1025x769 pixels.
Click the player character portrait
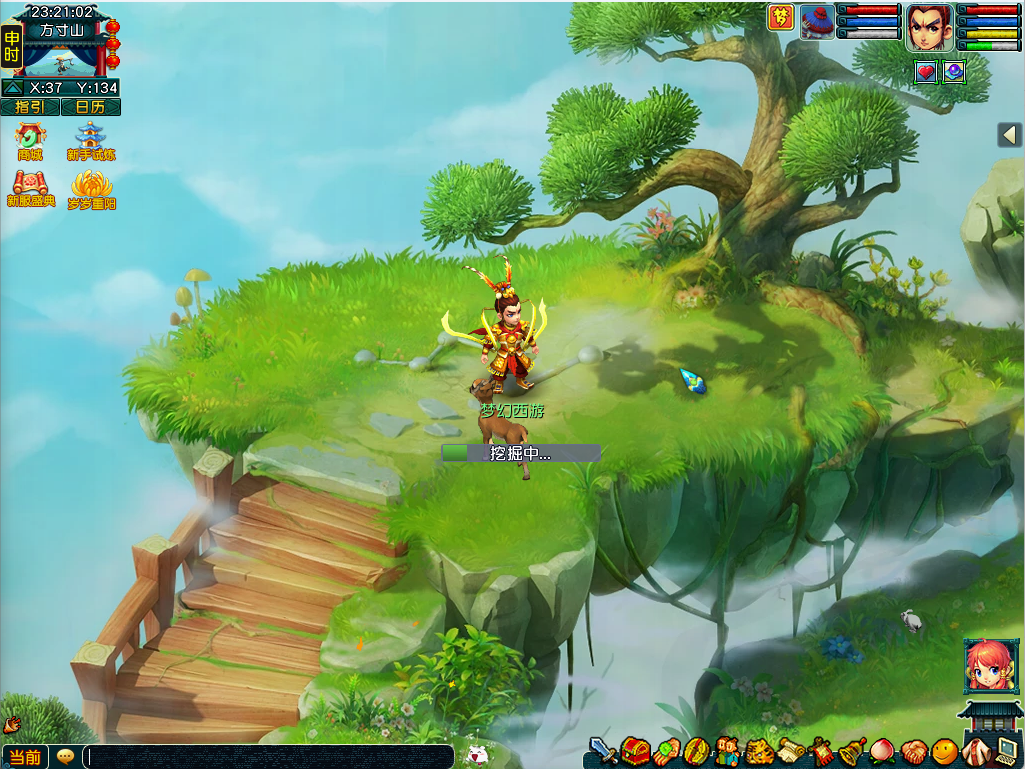930,27
